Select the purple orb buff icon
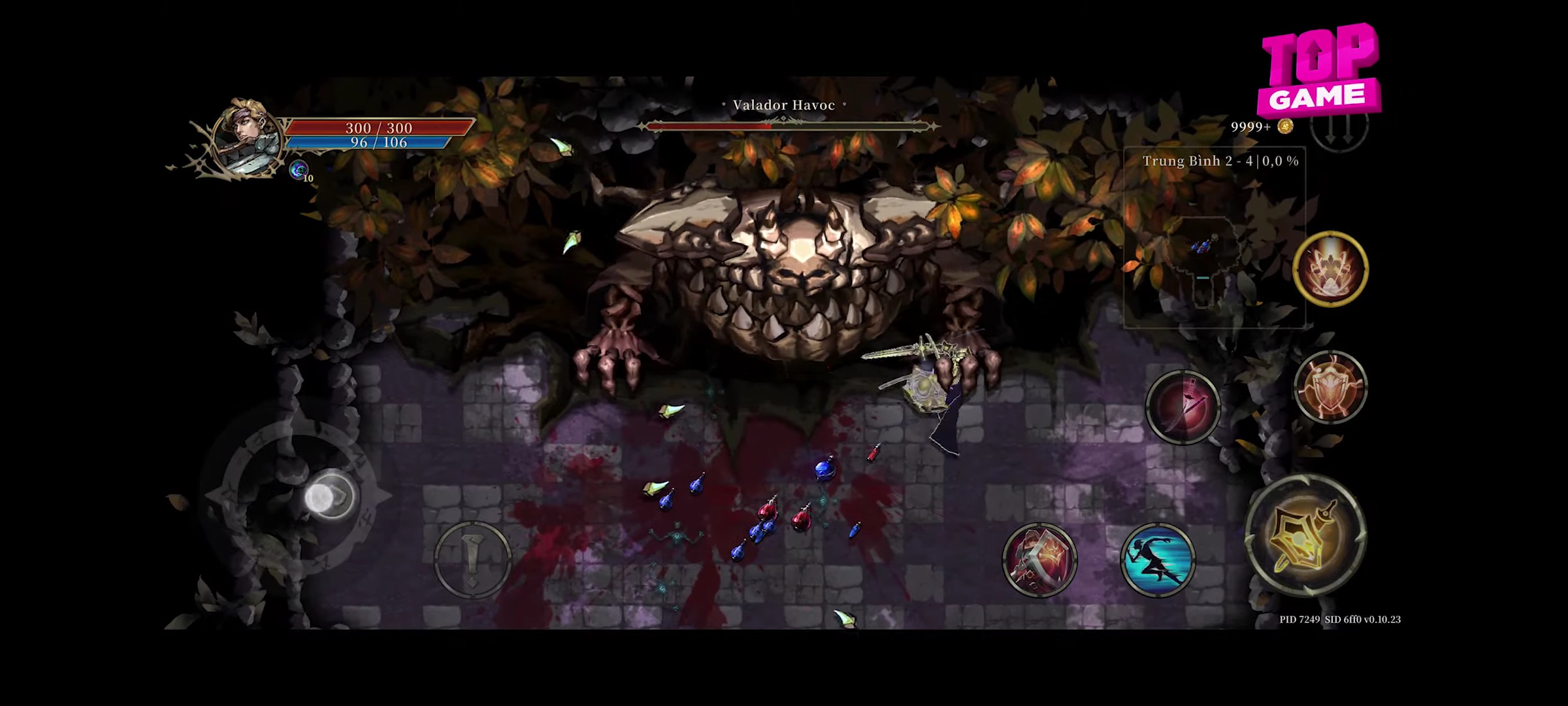 (299, 170)
